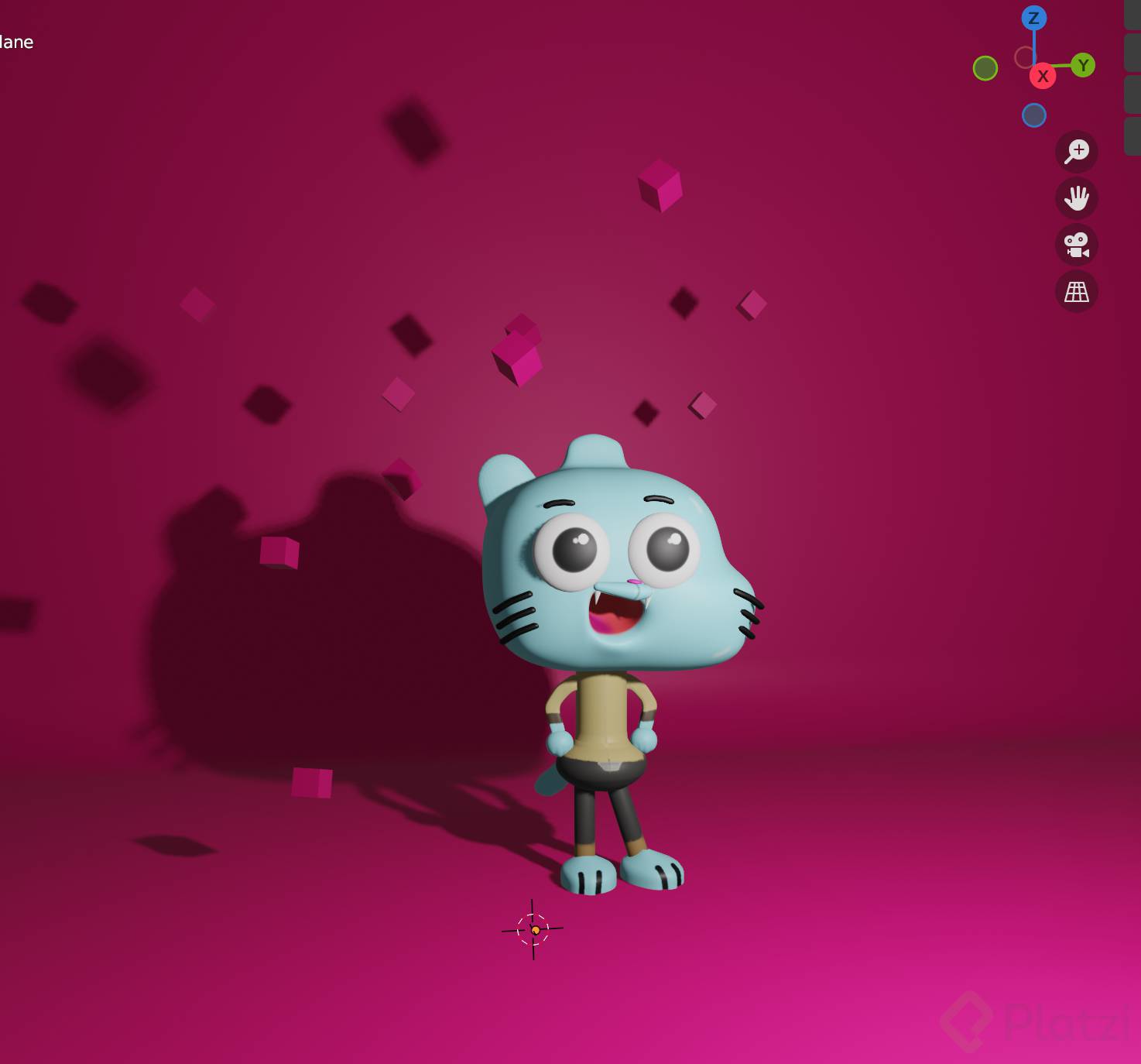1141x1064 pixels.
Task: Toggle the camera view
Action: 1077,245
